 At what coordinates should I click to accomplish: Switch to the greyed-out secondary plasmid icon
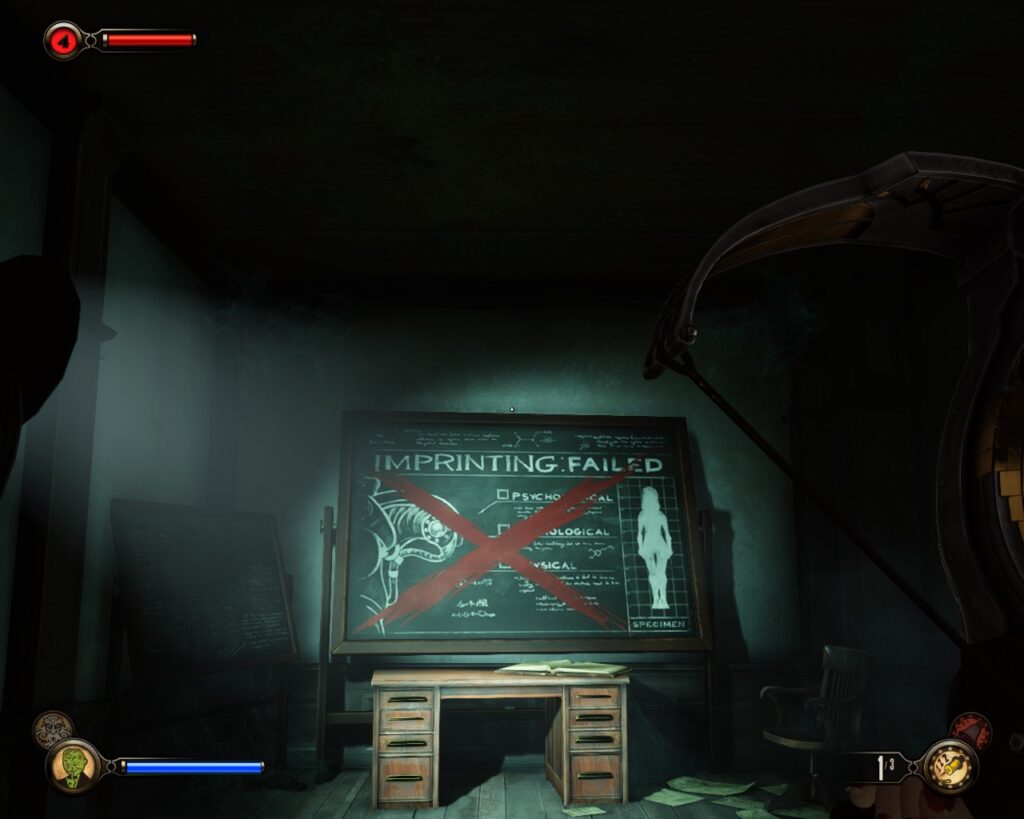(x=51, y=729)
